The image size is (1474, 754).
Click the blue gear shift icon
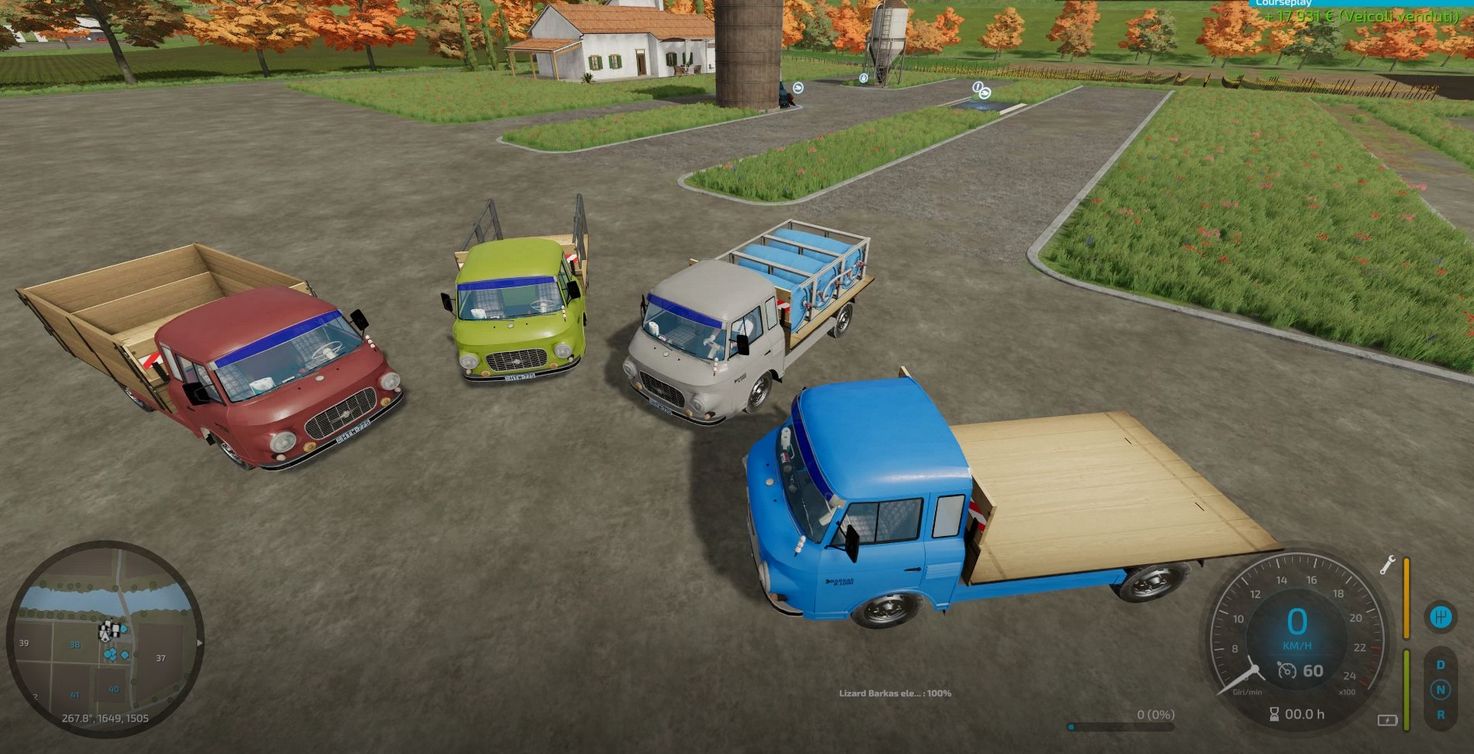pos(1440,616)
